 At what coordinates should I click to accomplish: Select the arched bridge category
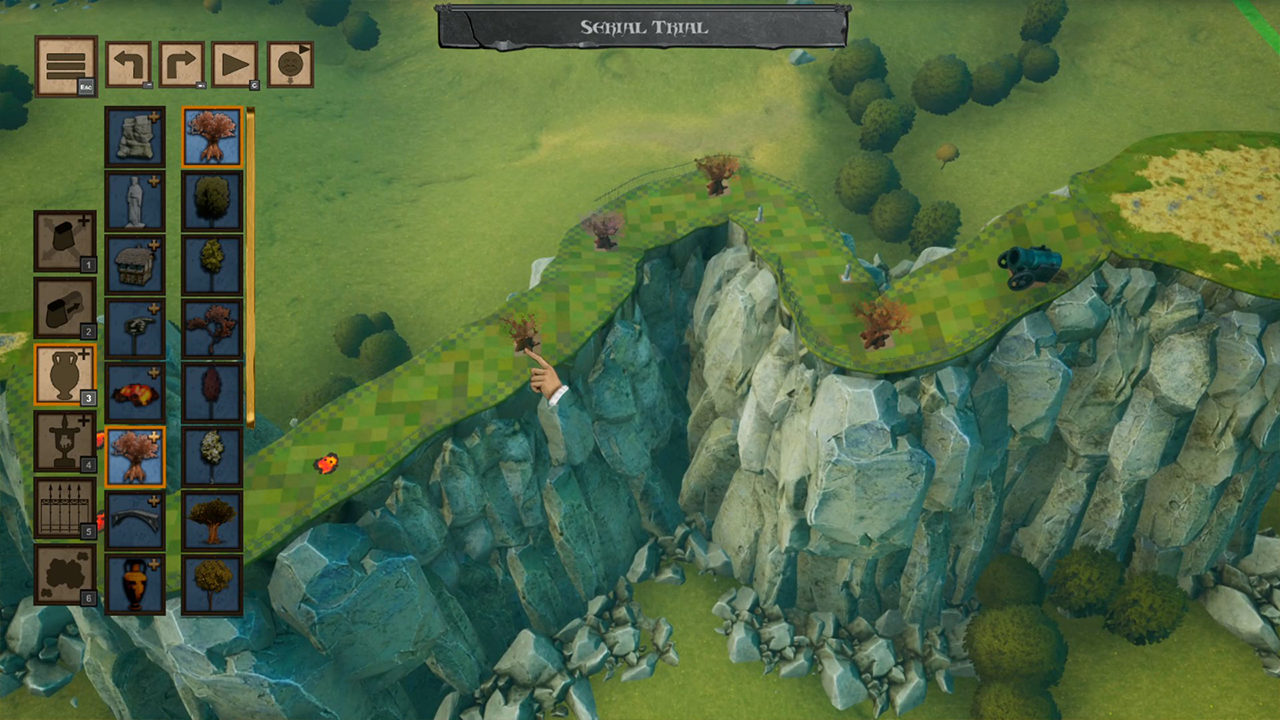tap(135, 521)
